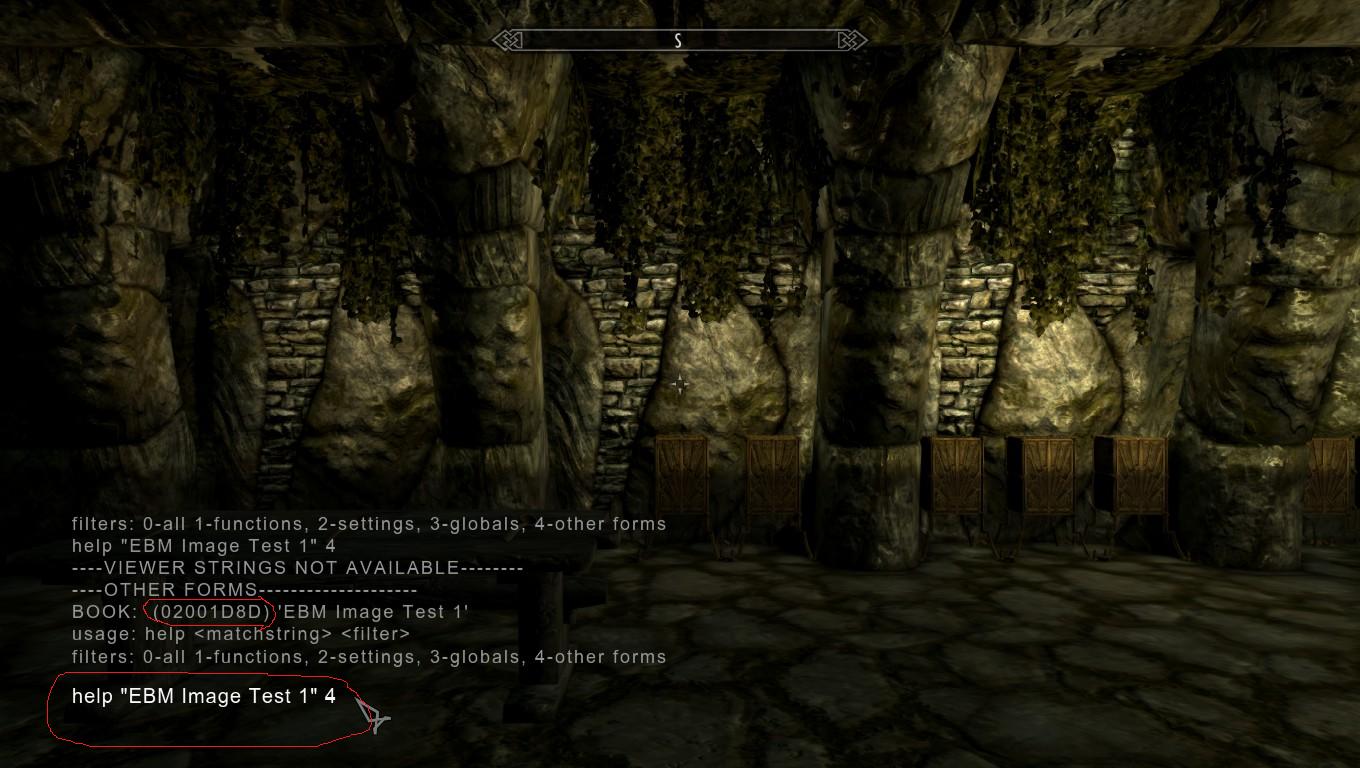Select the bottom 'filters:' options line
1360x768 pixels.
tap(368, 657)
